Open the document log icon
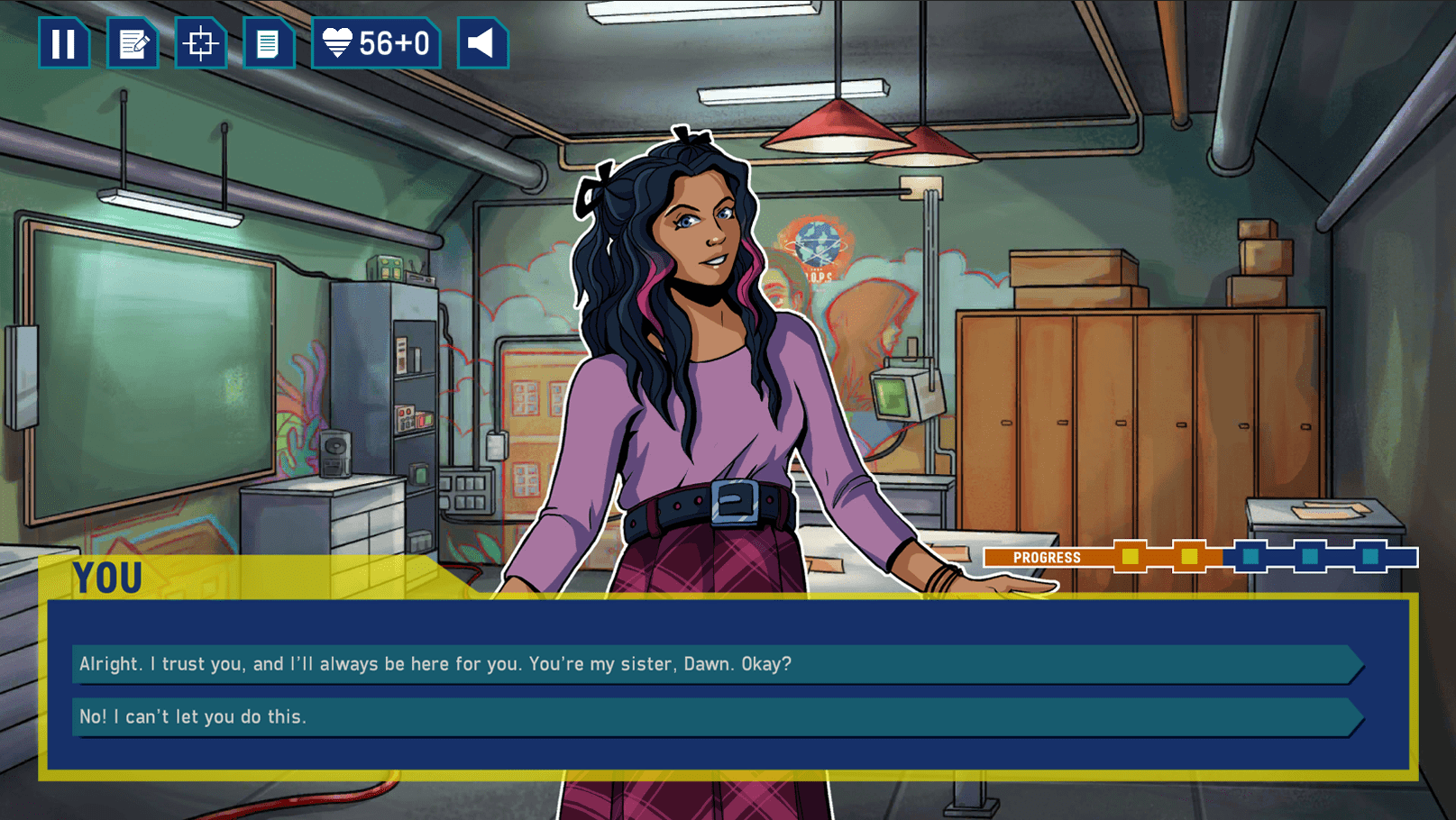 (268, 43)
